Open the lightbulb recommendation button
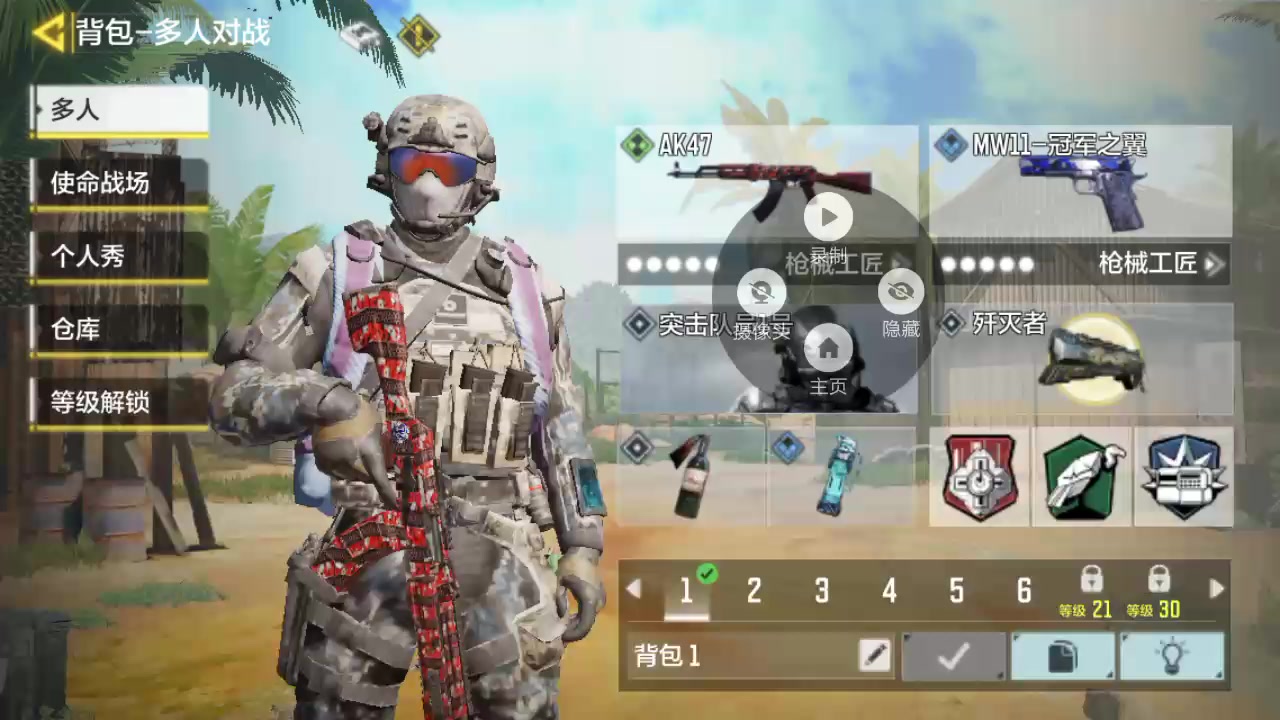Screen dimensions: 1280x720 click(1171, 657)
